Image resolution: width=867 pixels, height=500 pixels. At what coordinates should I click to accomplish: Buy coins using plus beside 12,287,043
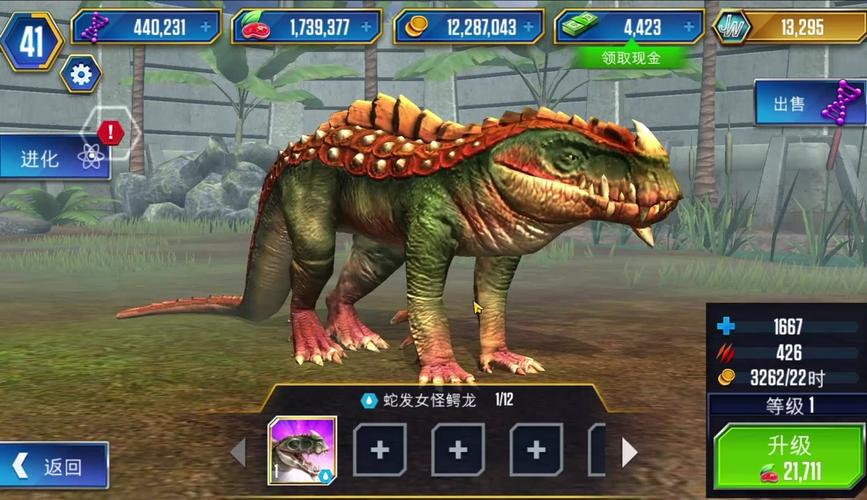[x=531, y=27]
